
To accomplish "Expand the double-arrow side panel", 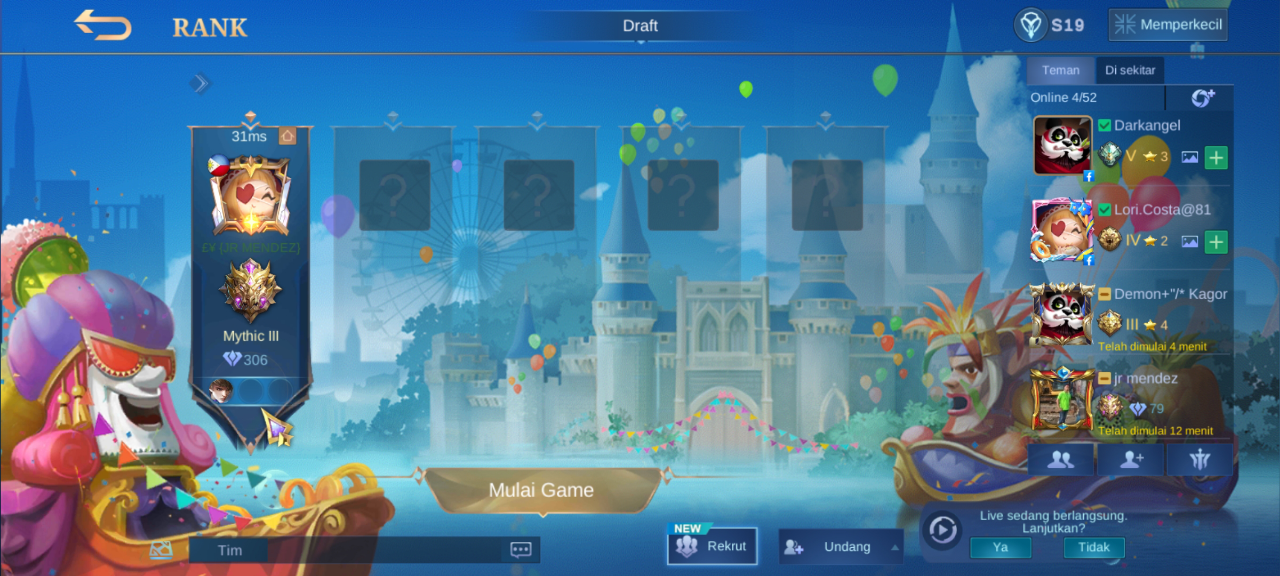I will click(201, 83).
